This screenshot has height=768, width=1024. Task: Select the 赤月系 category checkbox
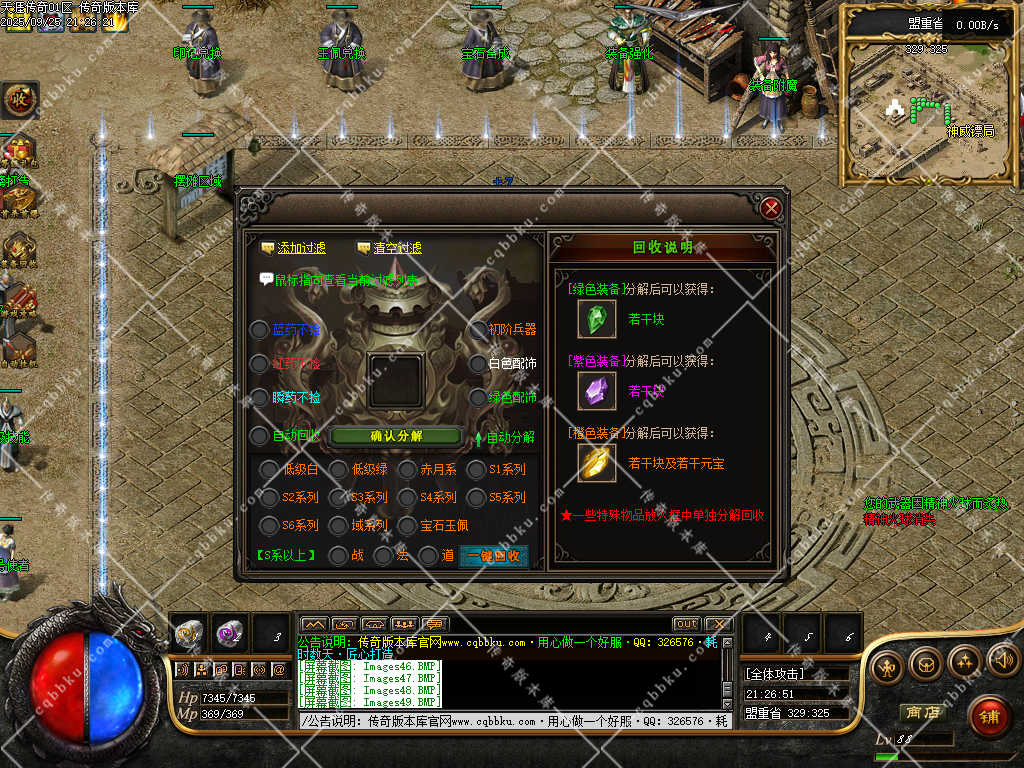(x=407, y=469)
